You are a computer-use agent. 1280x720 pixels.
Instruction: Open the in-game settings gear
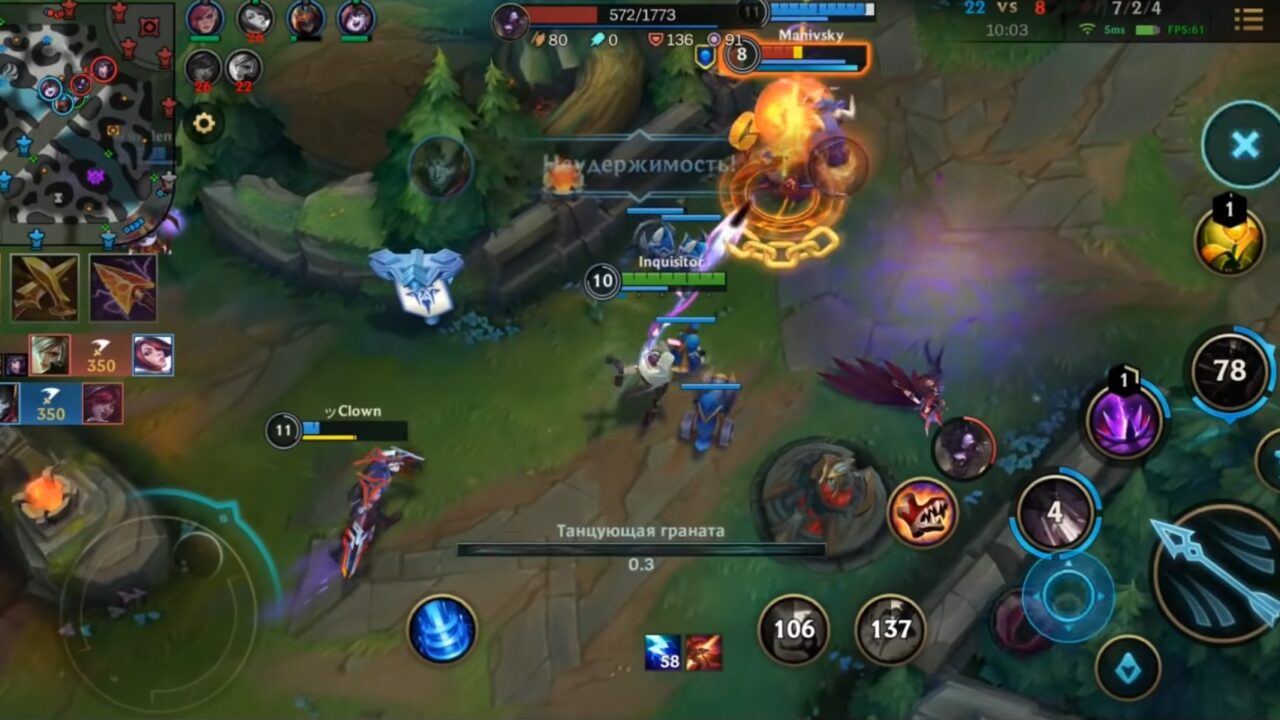pyautogui.click(x=205, y=122)
